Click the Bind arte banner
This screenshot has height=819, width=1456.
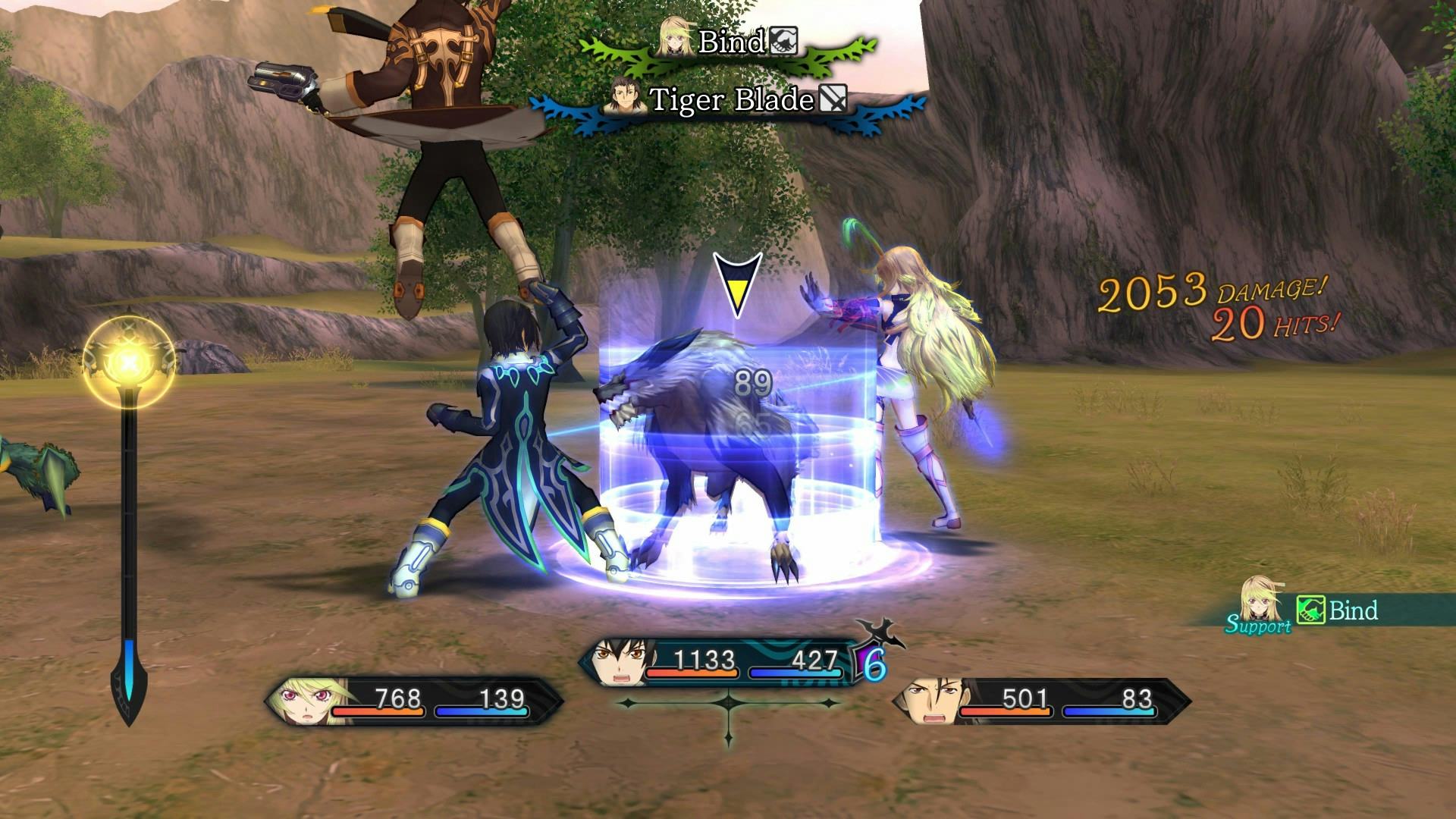tap(729, 43)
